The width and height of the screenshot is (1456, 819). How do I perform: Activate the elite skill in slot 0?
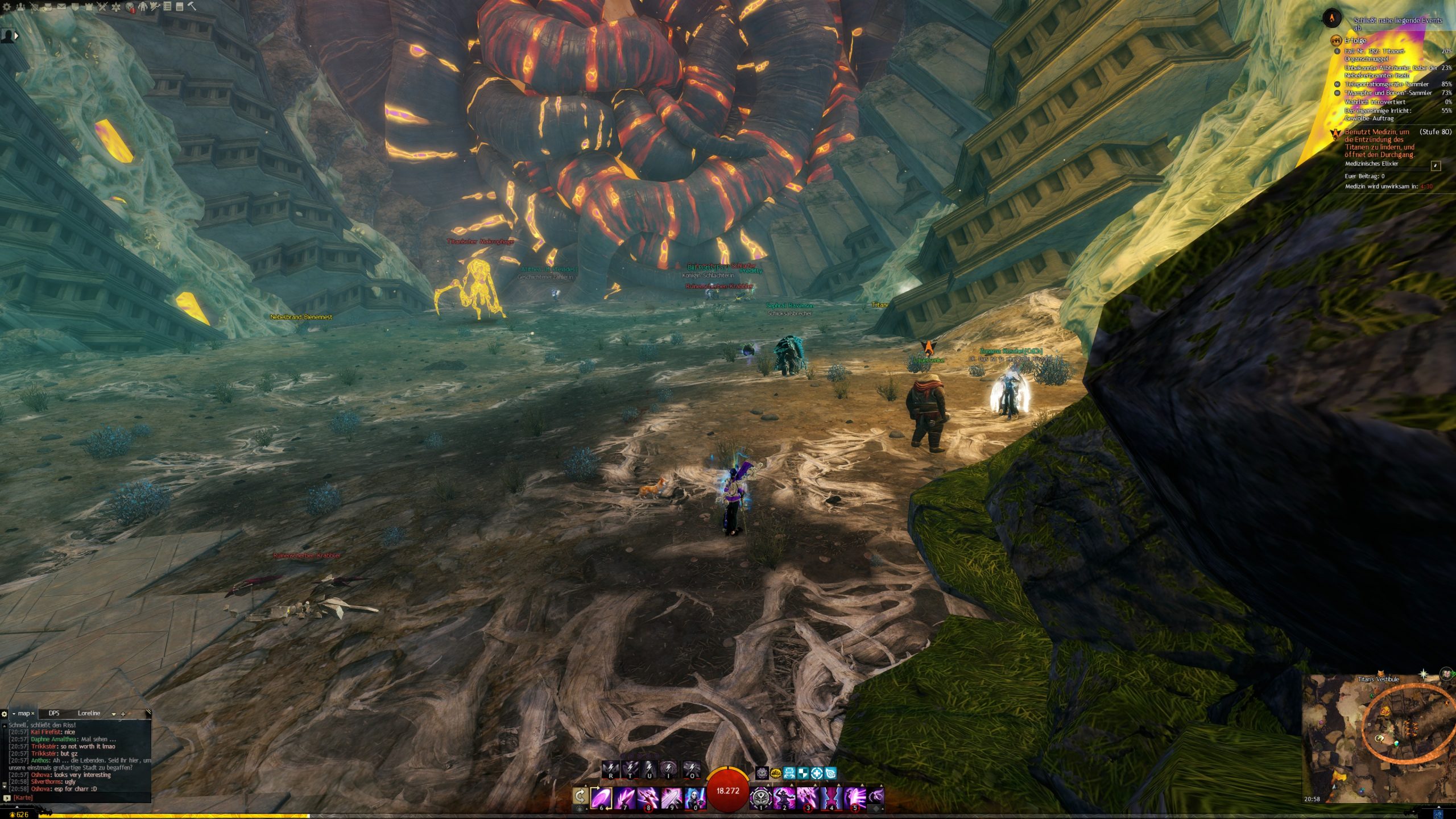(x=695, y=797)
